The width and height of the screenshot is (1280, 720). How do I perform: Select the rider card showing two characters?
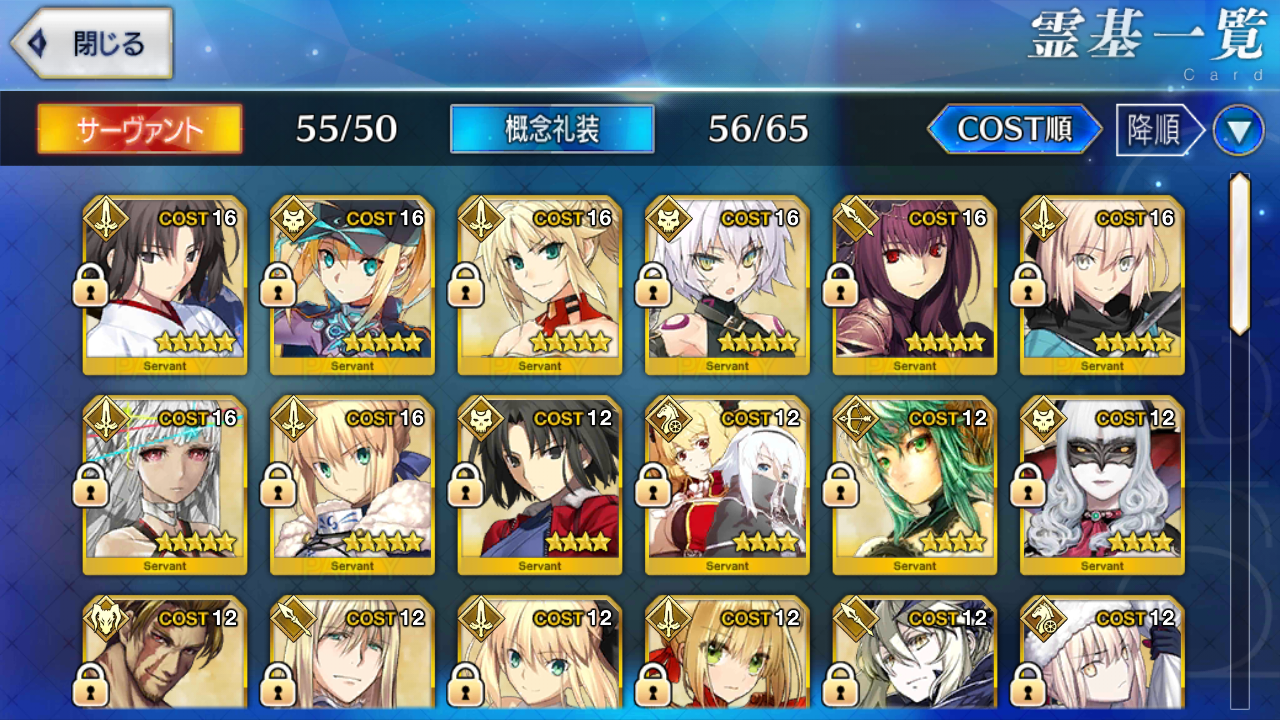pyautogui.click(x=727, y=485)
